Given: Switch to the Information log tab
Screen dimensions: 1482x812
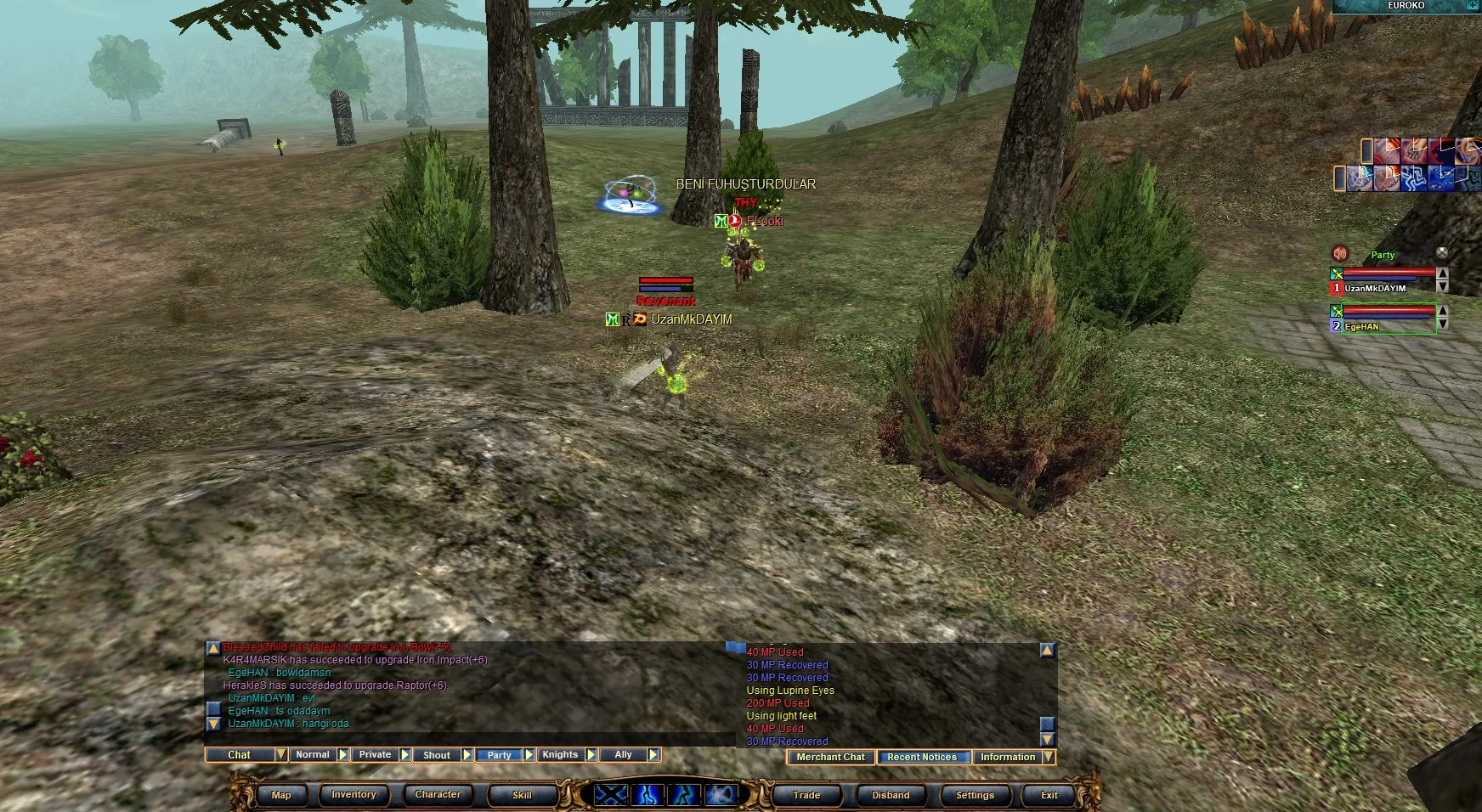Looking at the screenshot, I should (x=1008, y=757).
